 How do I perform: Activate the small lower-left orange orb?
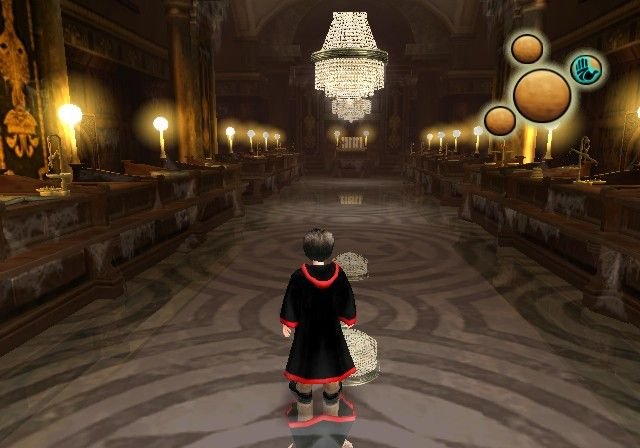pyautogui.click(x=500, y=121)
